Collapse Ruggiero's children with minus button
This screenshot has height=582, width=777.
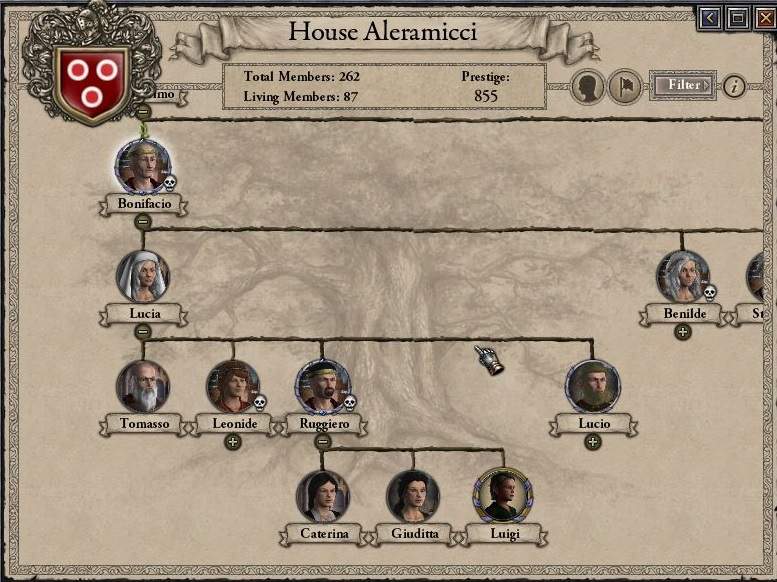click(322, 442)
